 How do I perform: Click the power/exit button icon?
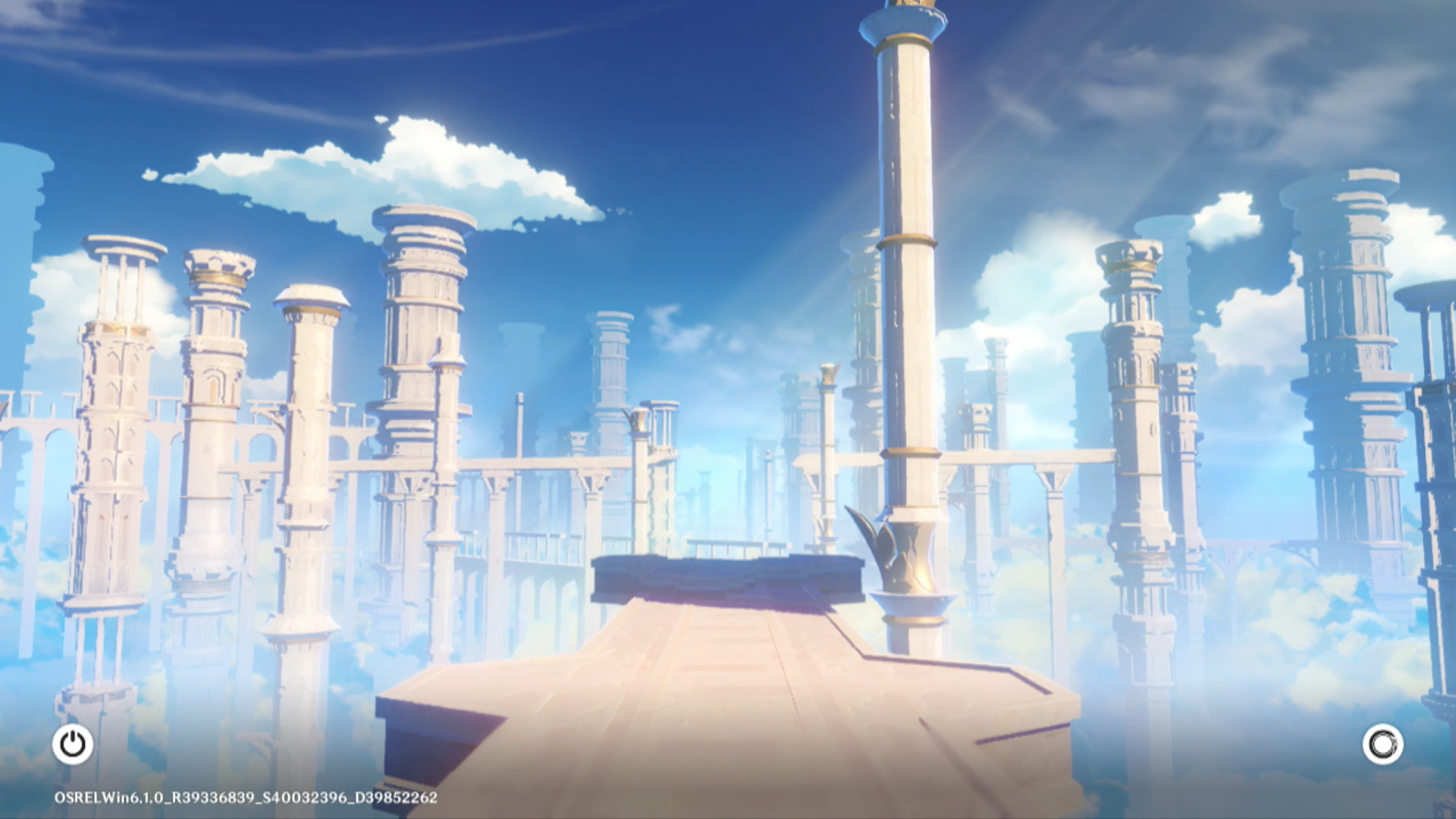tap(73, 744)
